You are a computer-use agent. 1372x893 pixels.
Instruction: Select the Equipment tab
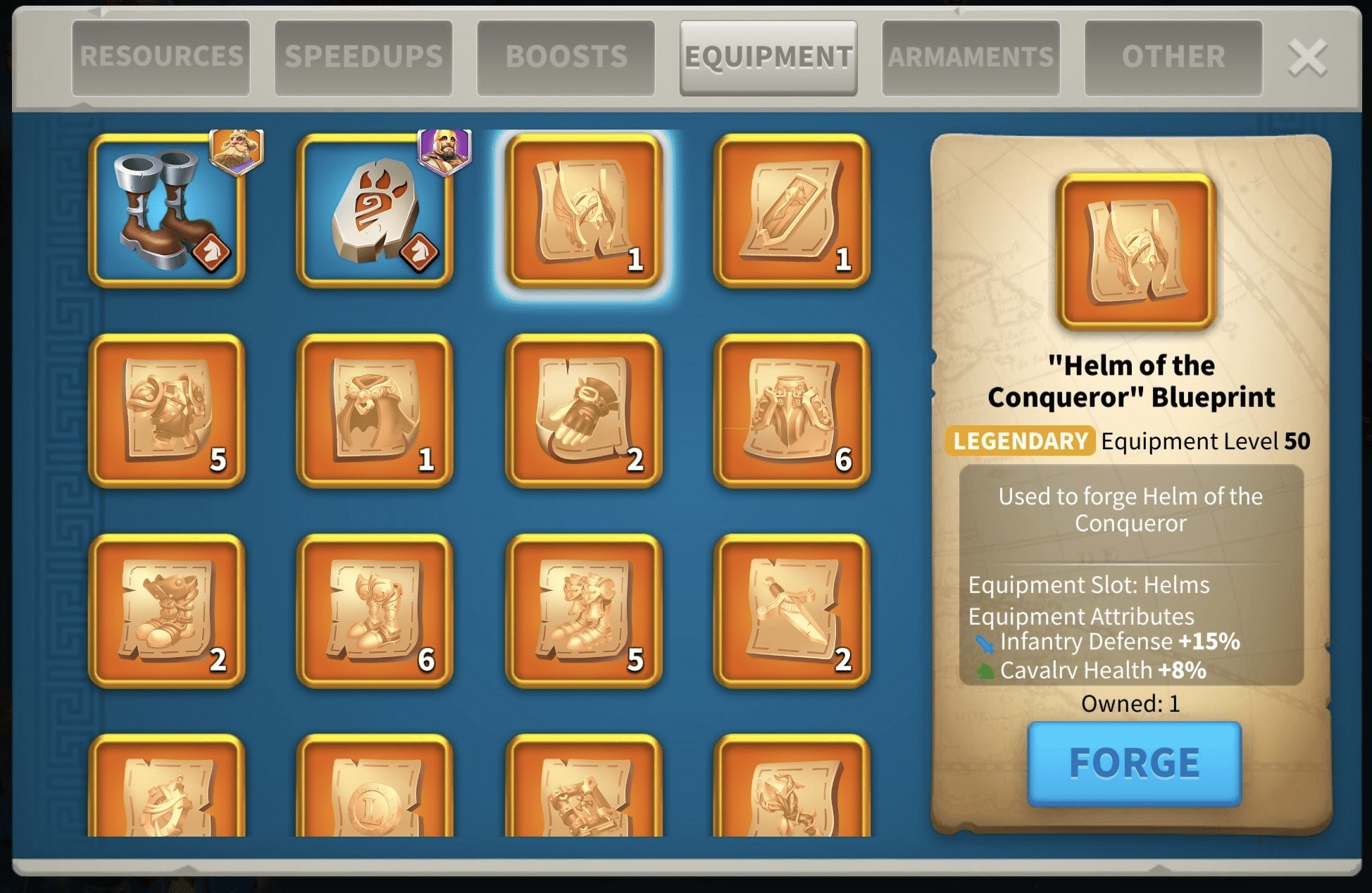pyautogui.click(x=768, y=57)
